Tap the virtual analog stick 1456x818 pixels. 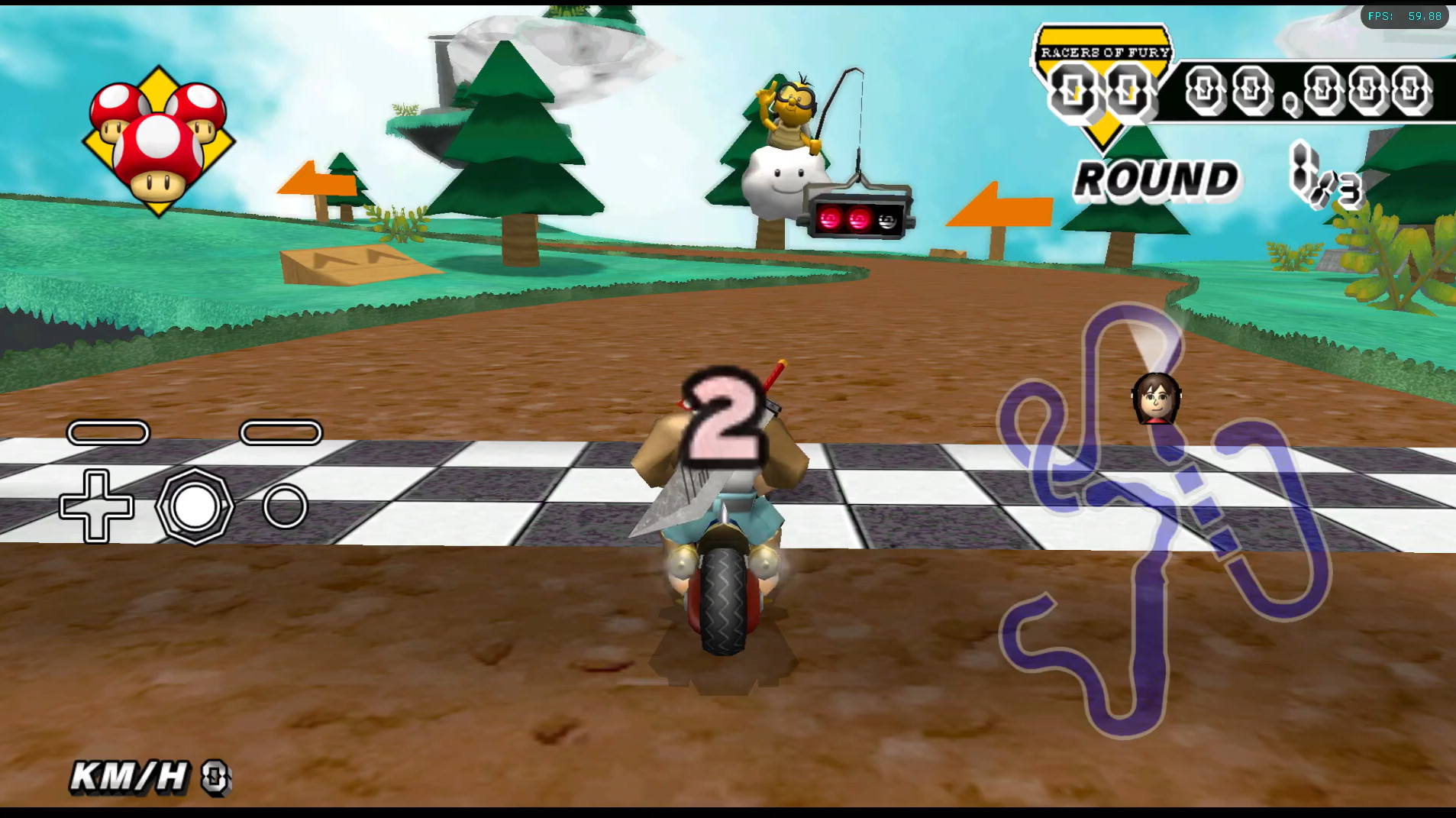tap(195, 506)
